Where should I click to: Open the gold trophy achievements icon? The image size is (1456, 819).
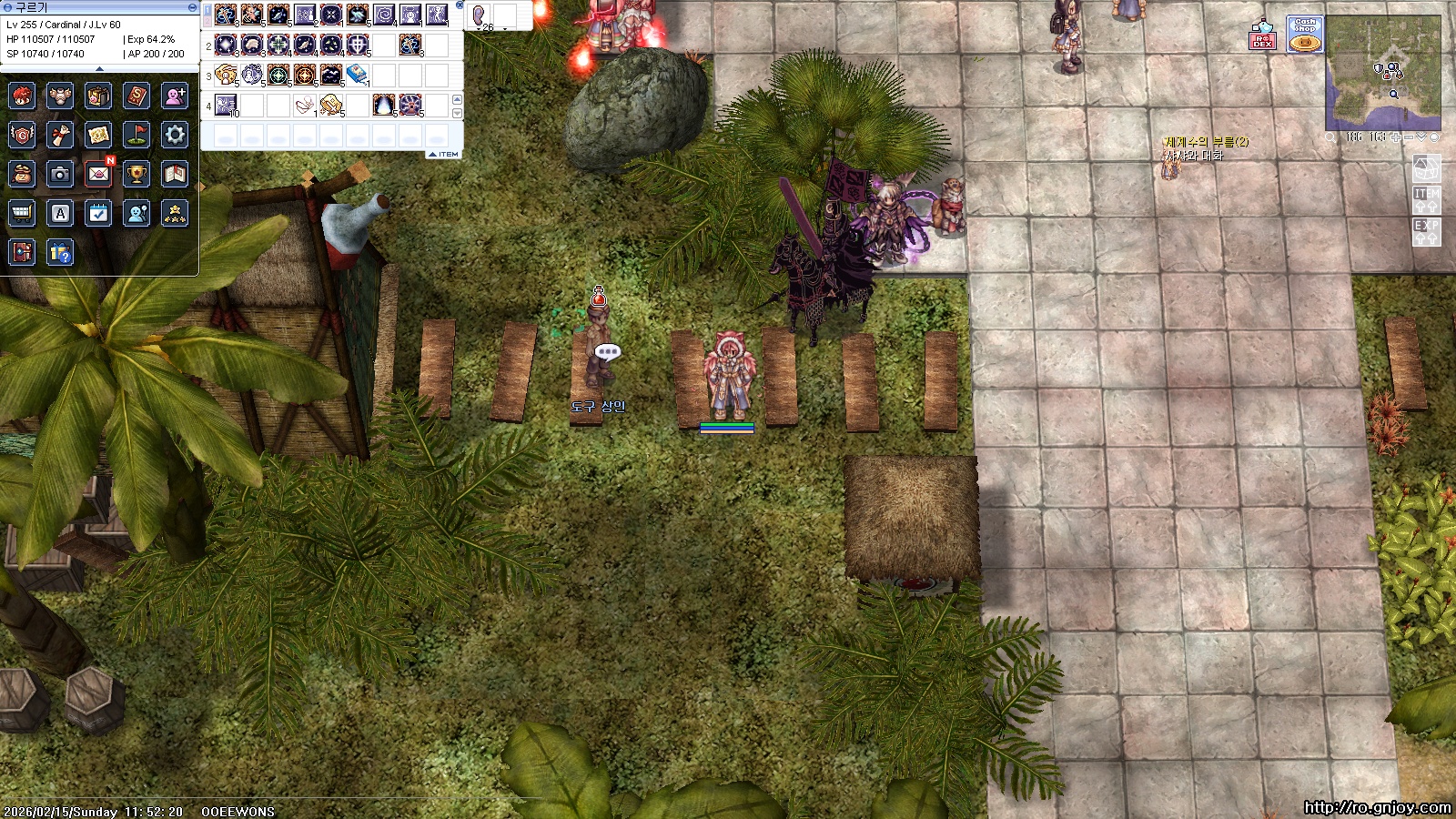[x=136, y=174]
